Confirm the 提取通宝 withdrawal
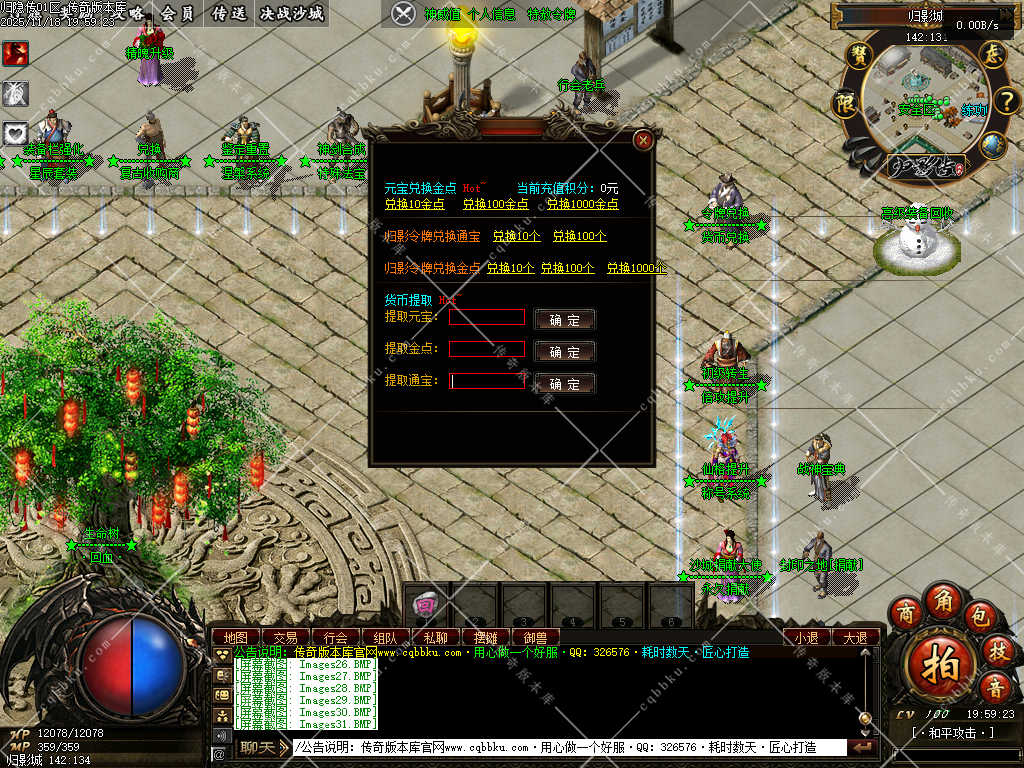The height and width of the screenshot is (768, 1024). (x=565, y=383)
